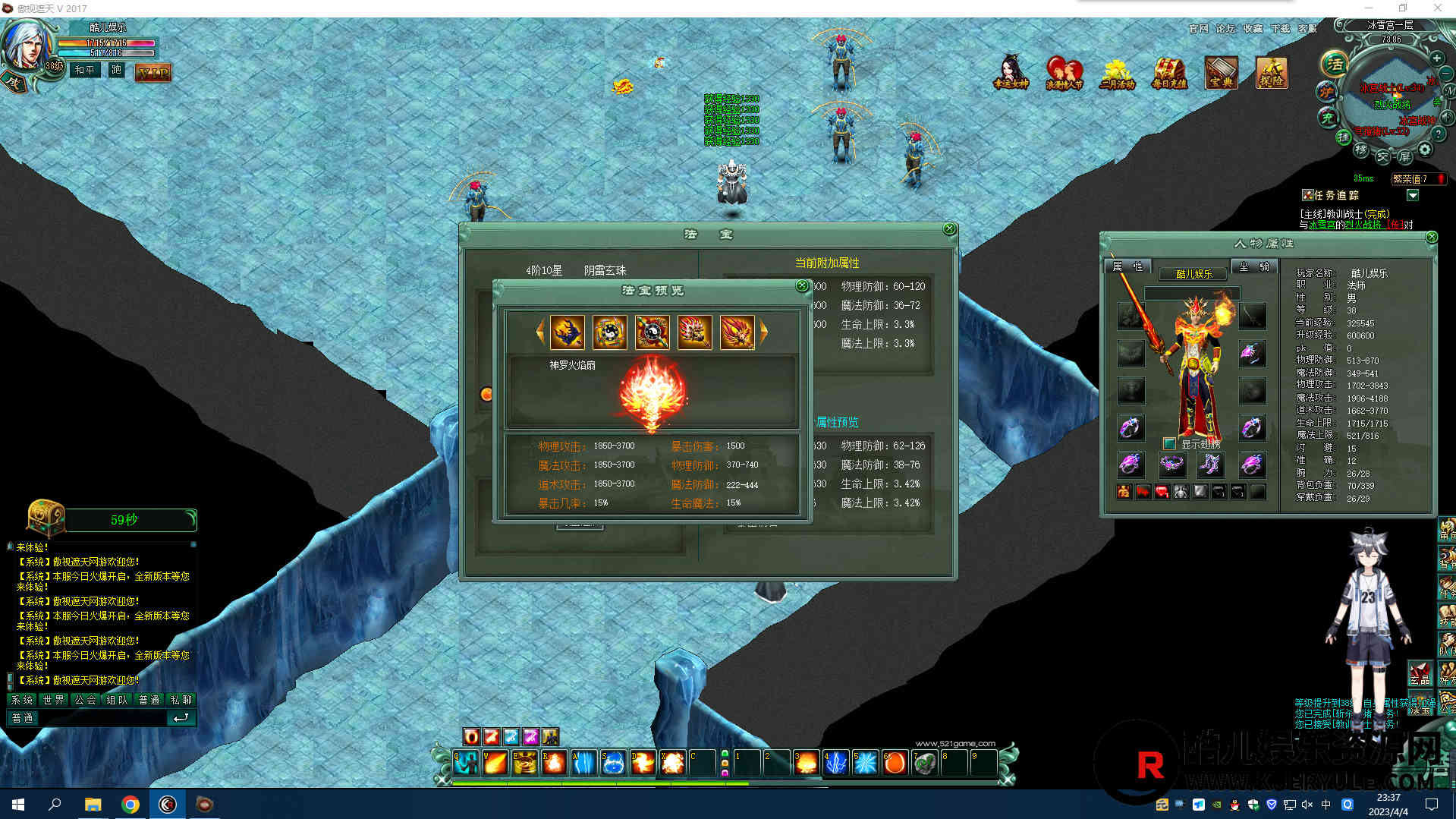Viewport: 1456px width, 819px height.
Task: Open the 宝典 guide book
Action: [x=1221, y=73]
